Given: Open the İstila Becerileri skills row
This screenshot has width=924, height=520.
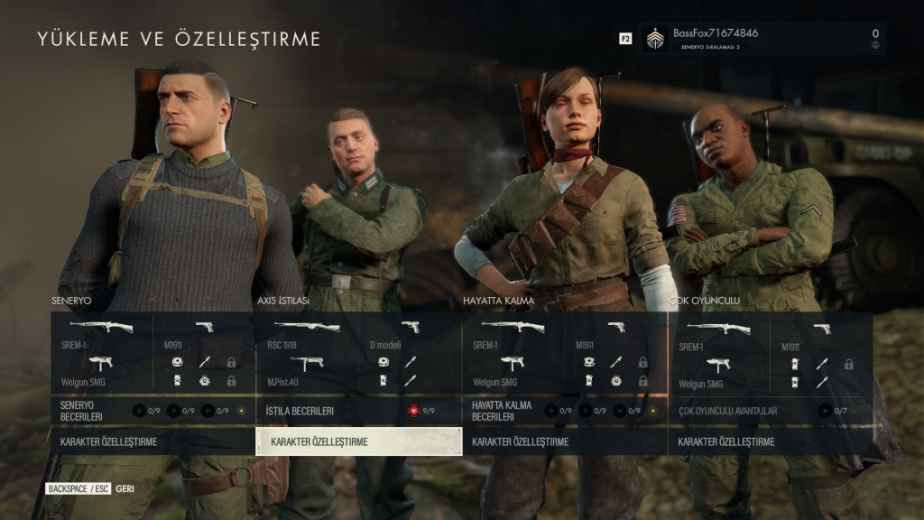Looking at the screenshot, I should coord(359,410).
